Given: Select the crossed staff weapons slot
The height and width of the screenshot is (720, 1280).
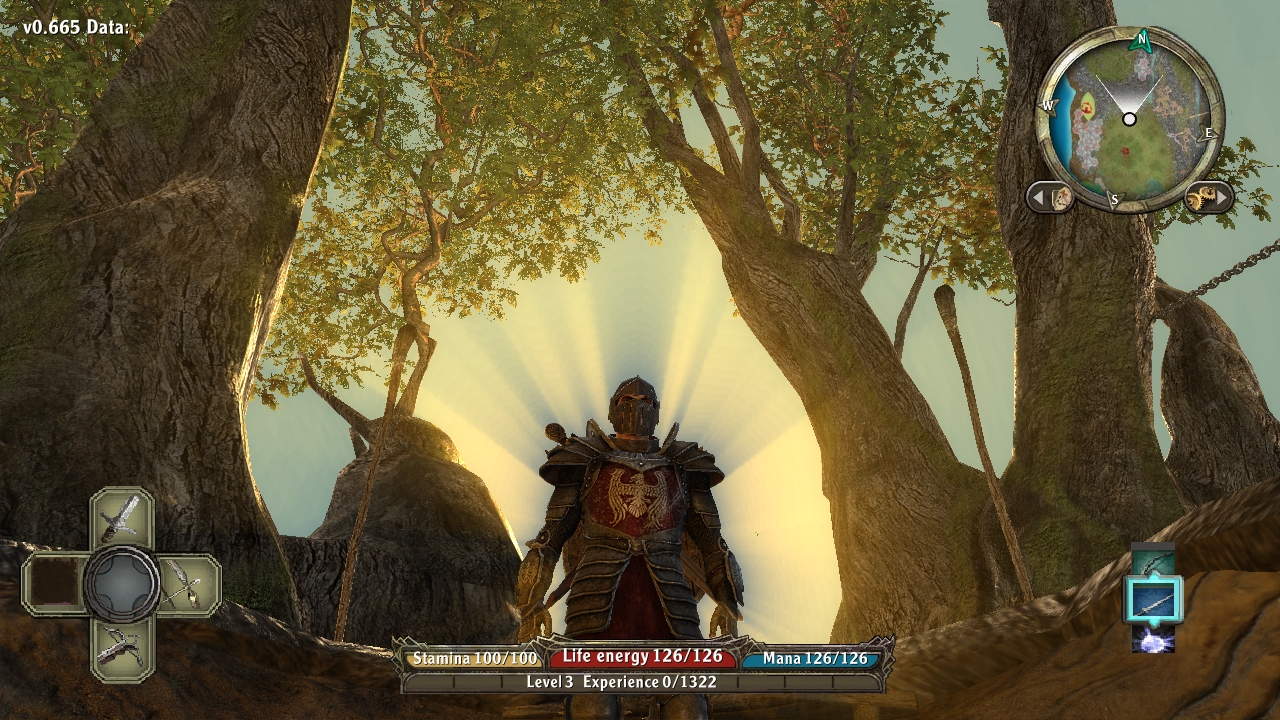Looking at the screenshot, I should click(187, 583).
